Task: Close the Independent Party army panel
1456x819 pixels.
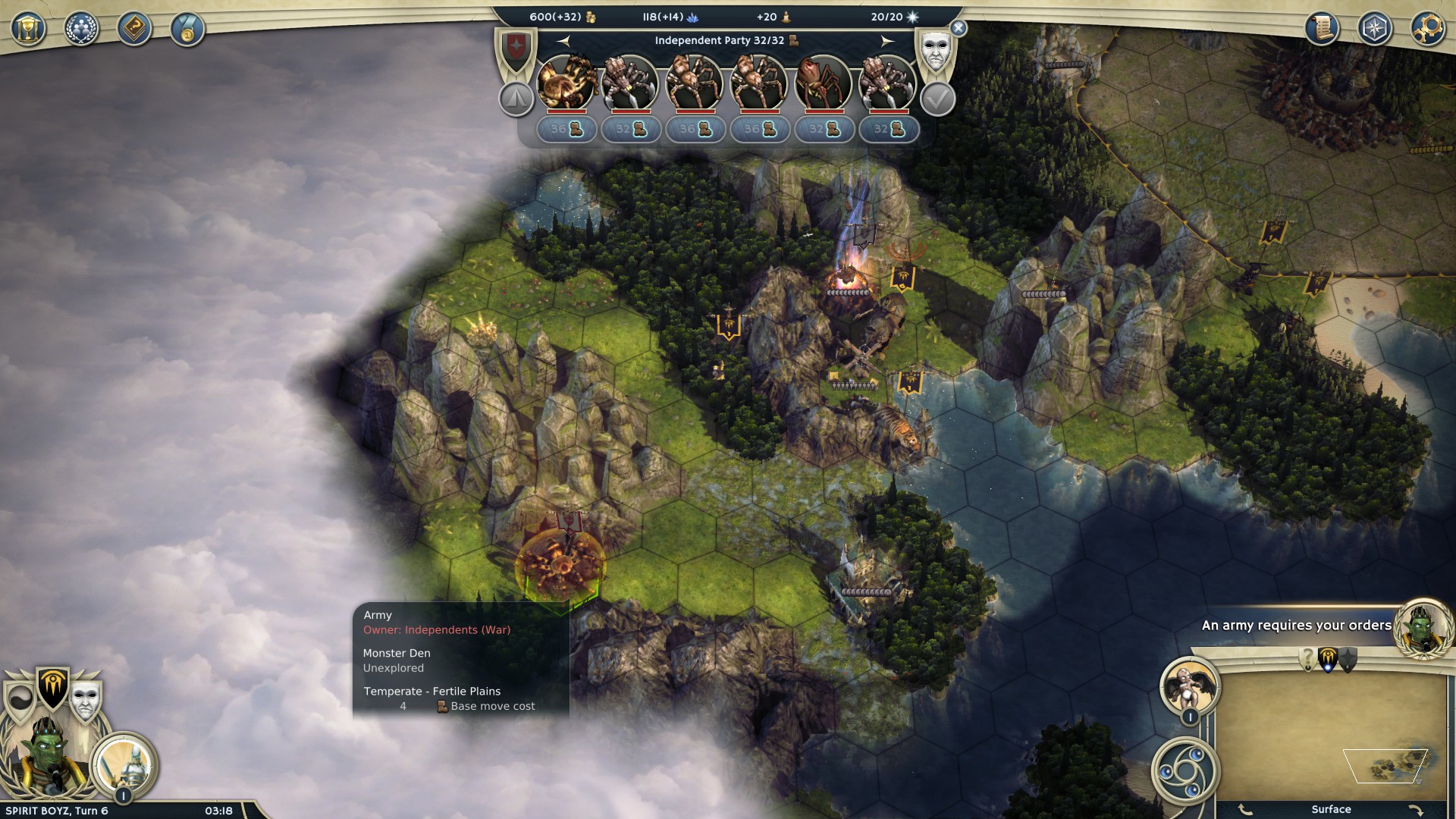Action: point(959,29)
